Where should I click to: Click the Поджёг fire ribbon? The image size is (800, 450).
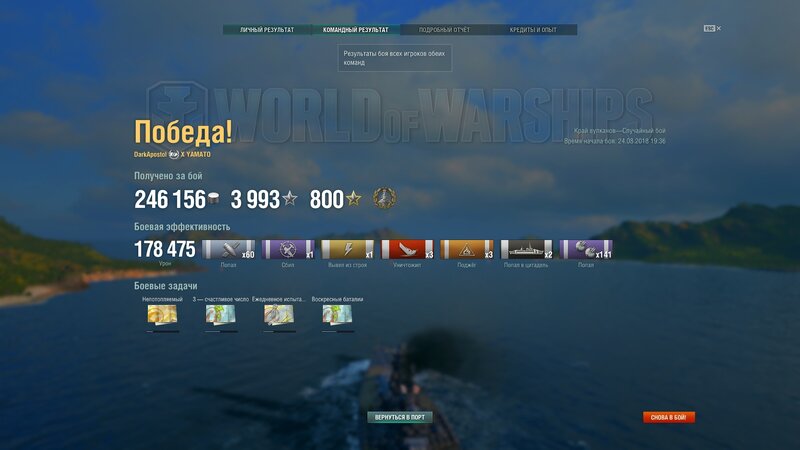point(467,250)
